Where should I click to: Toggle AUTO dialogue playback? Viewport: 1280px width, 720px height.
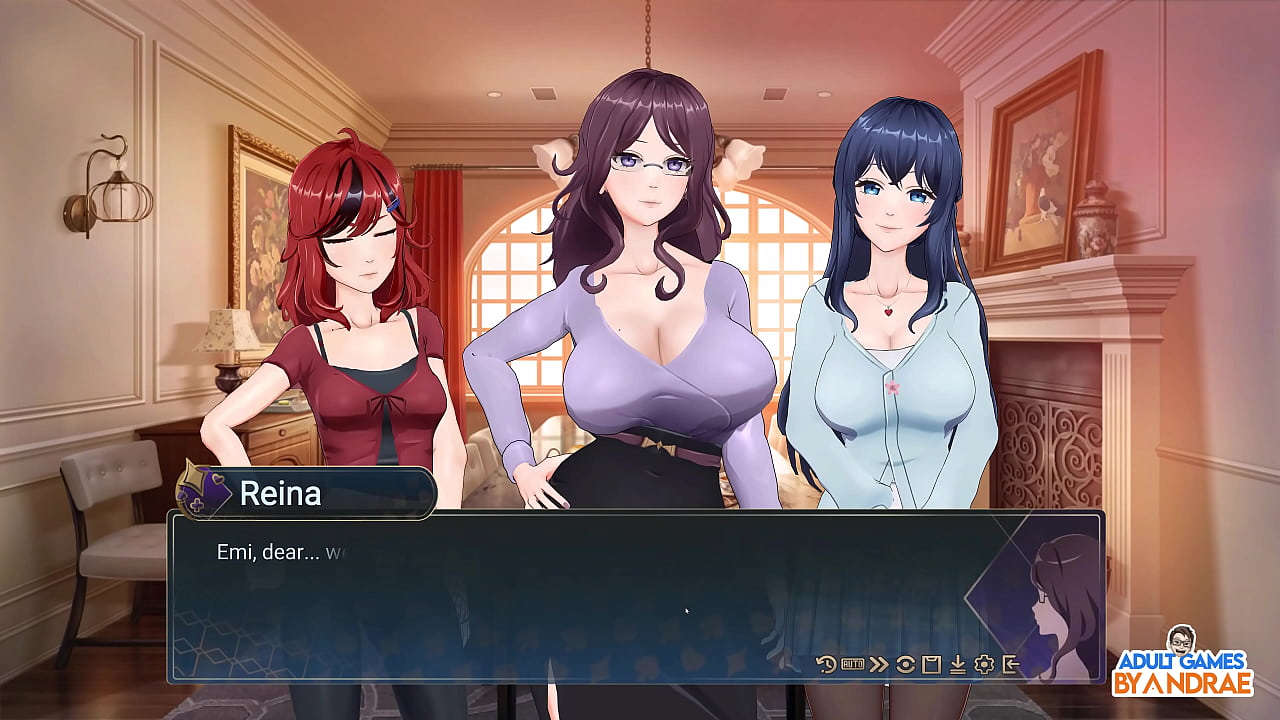(852, 666)
